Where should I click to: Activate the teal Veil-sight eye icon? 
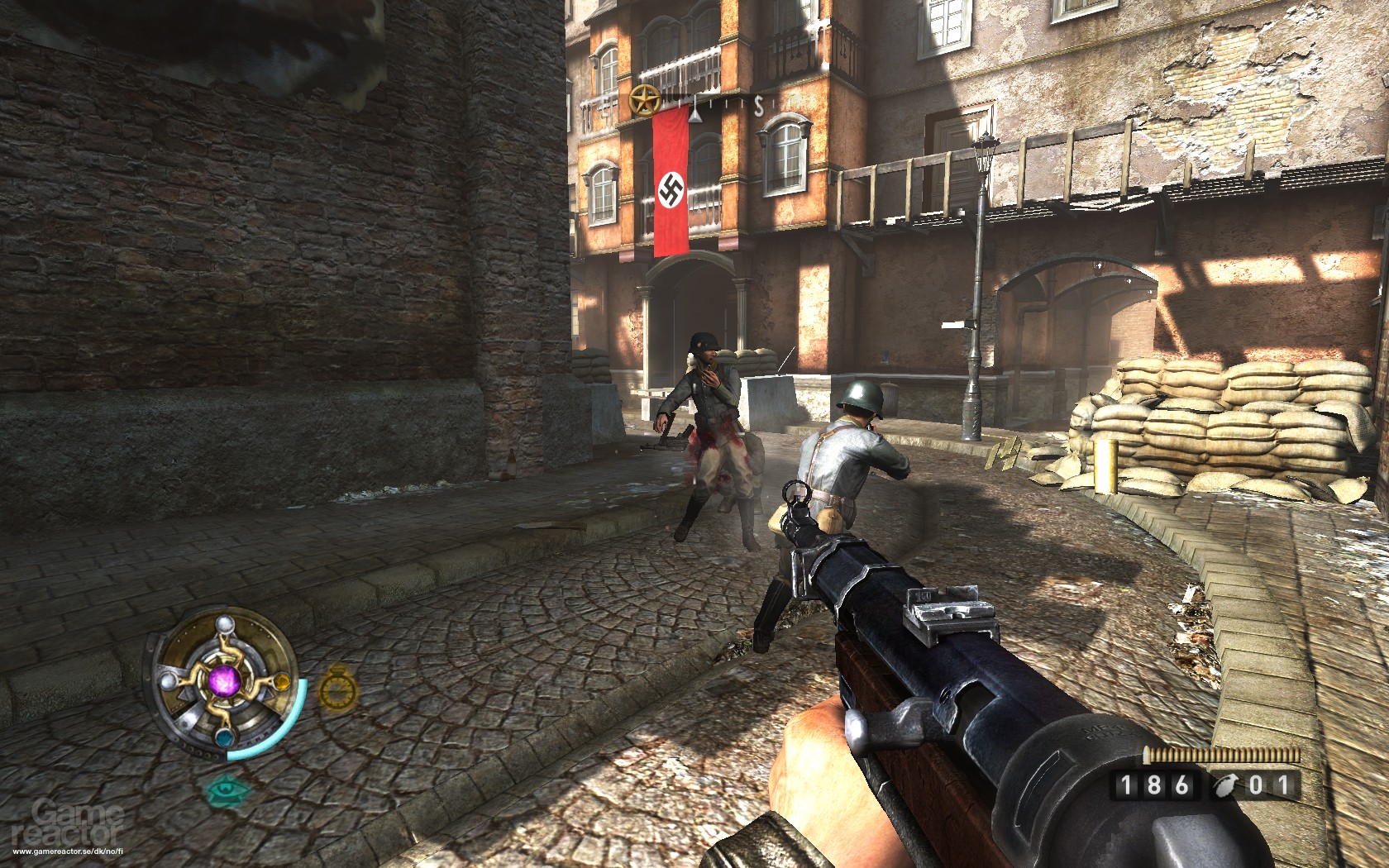225,790
